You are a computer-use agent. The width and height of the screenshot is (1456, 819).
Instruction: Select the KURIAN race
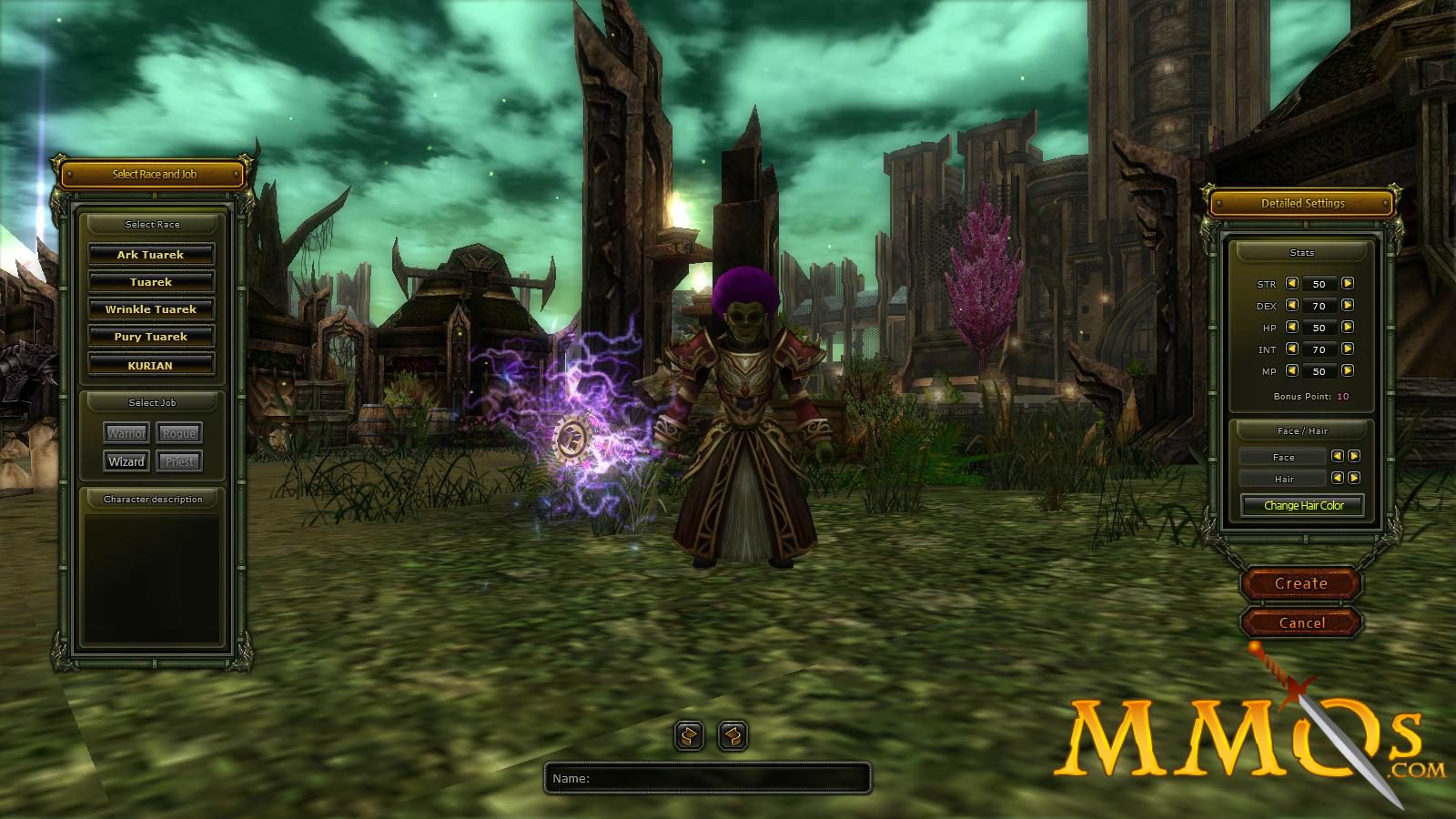tap(151, 364)
